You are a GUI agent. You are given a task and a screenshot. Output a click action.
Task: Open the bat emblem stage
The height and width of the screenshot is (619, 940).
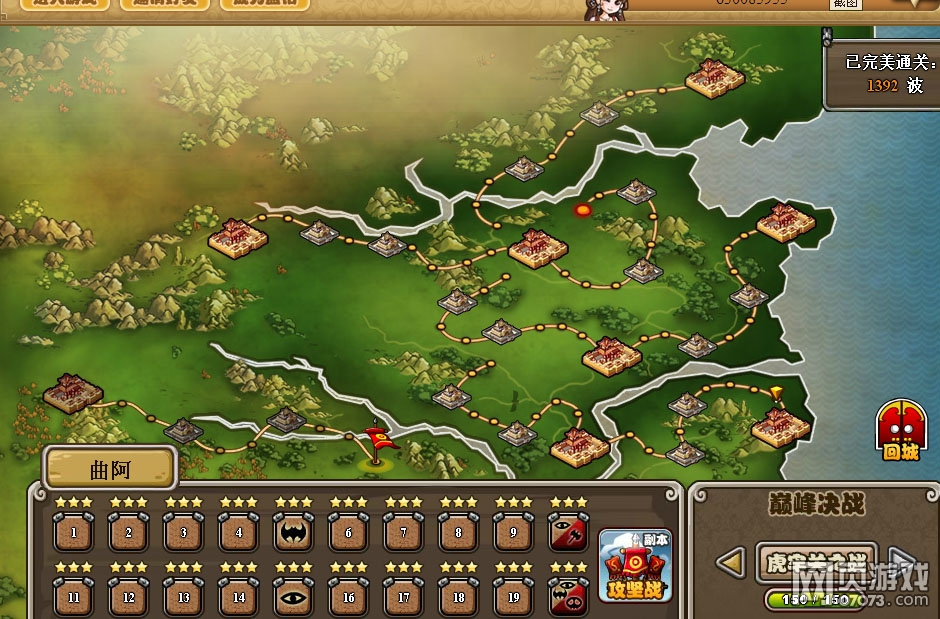294,532
